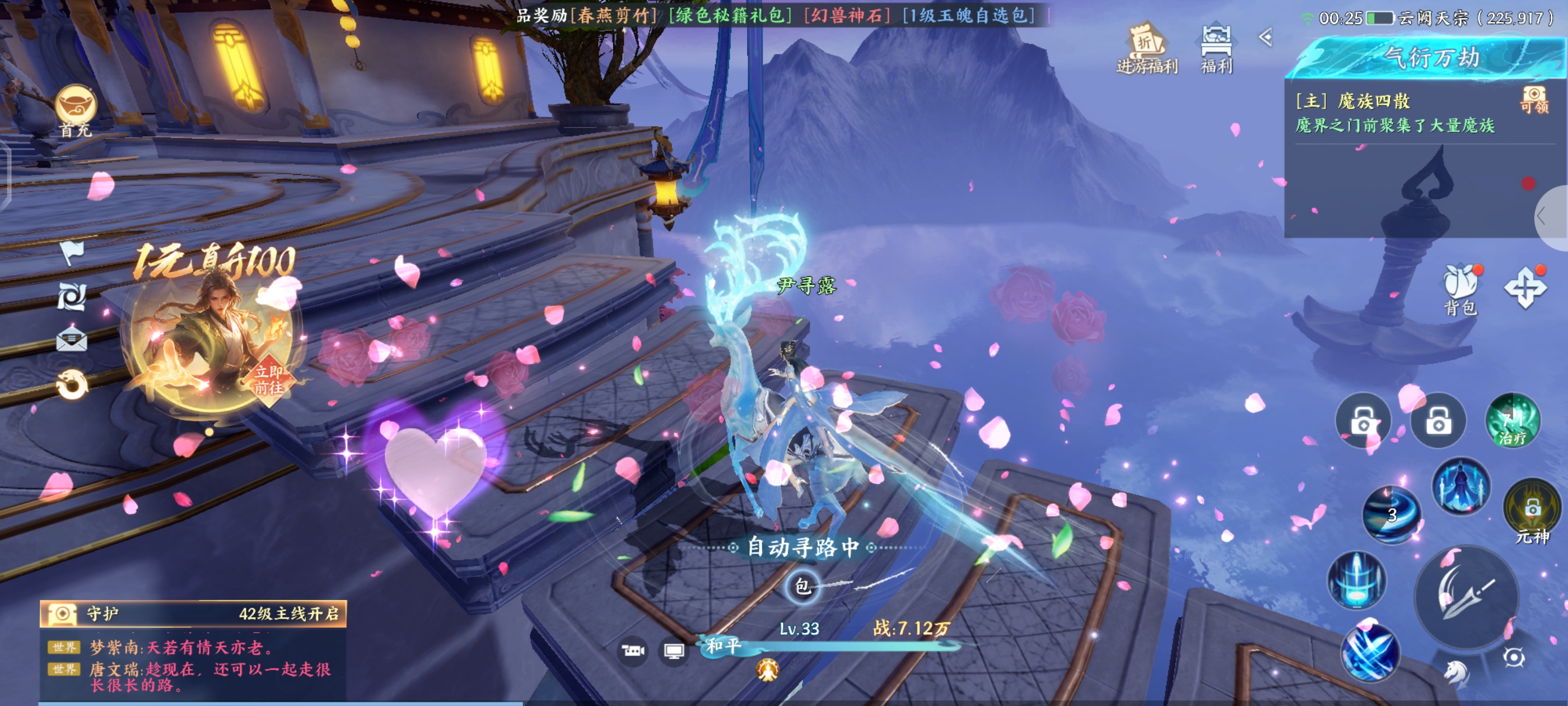Open the 守护 42级主线开启 banner
Screen dimensions: 1568x706
tap(193, 614)
